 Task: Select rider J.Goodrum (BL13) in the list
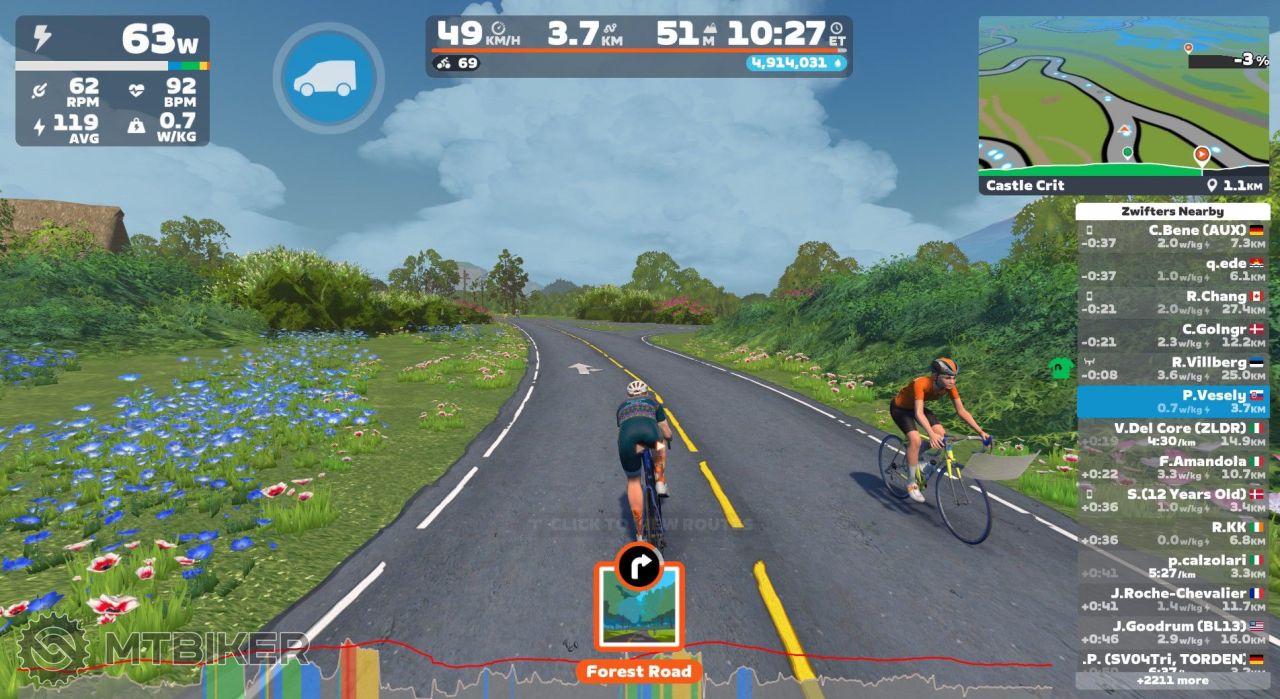coord(1172,632)
